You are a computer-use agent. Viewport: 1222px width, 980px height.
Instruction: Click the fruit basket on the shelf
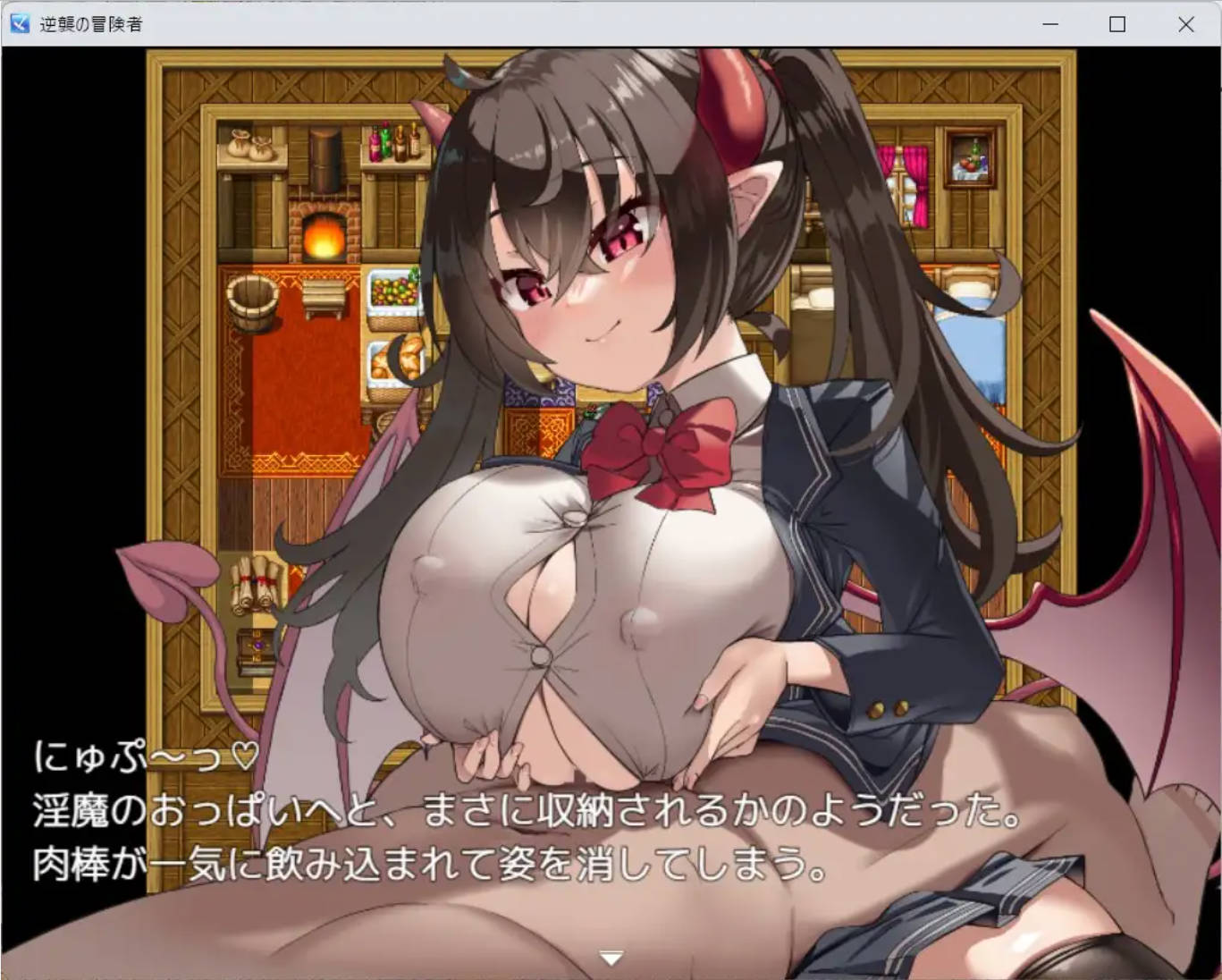(x=393, y=292)
